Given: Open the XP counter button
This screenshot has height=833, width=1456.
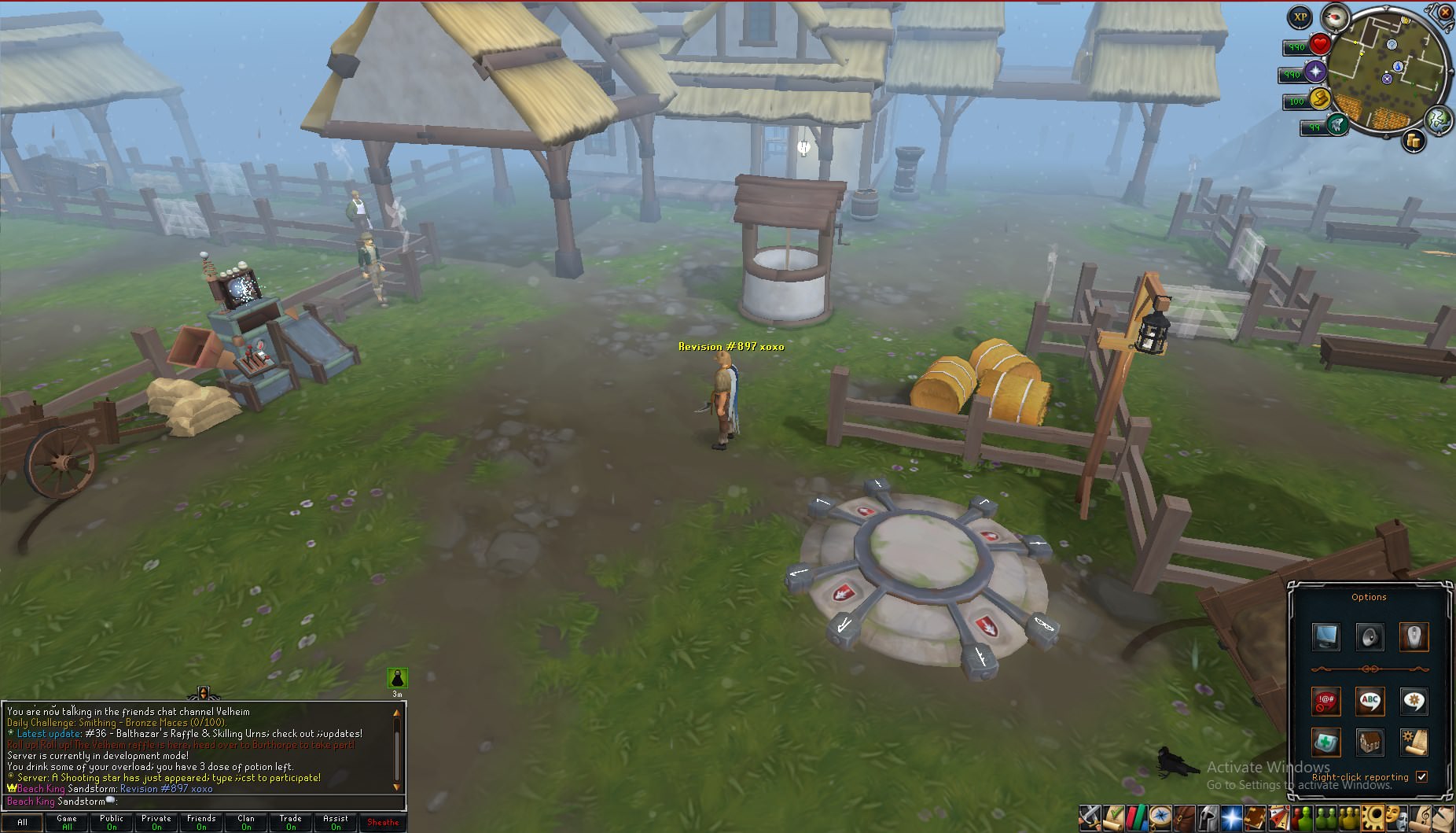Looking at the screenshot, I should (1300, 17).
